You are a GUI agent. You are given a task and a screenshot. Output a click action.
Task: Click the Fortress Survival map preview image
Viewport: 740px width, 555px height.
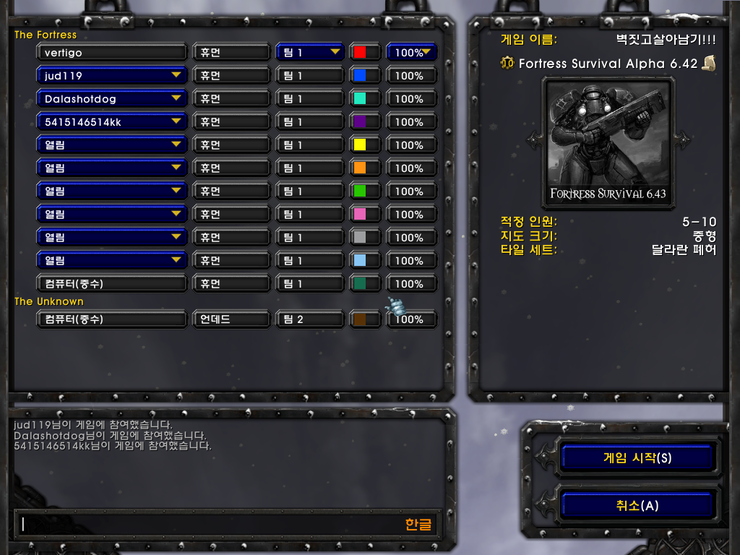click(608, 141)
